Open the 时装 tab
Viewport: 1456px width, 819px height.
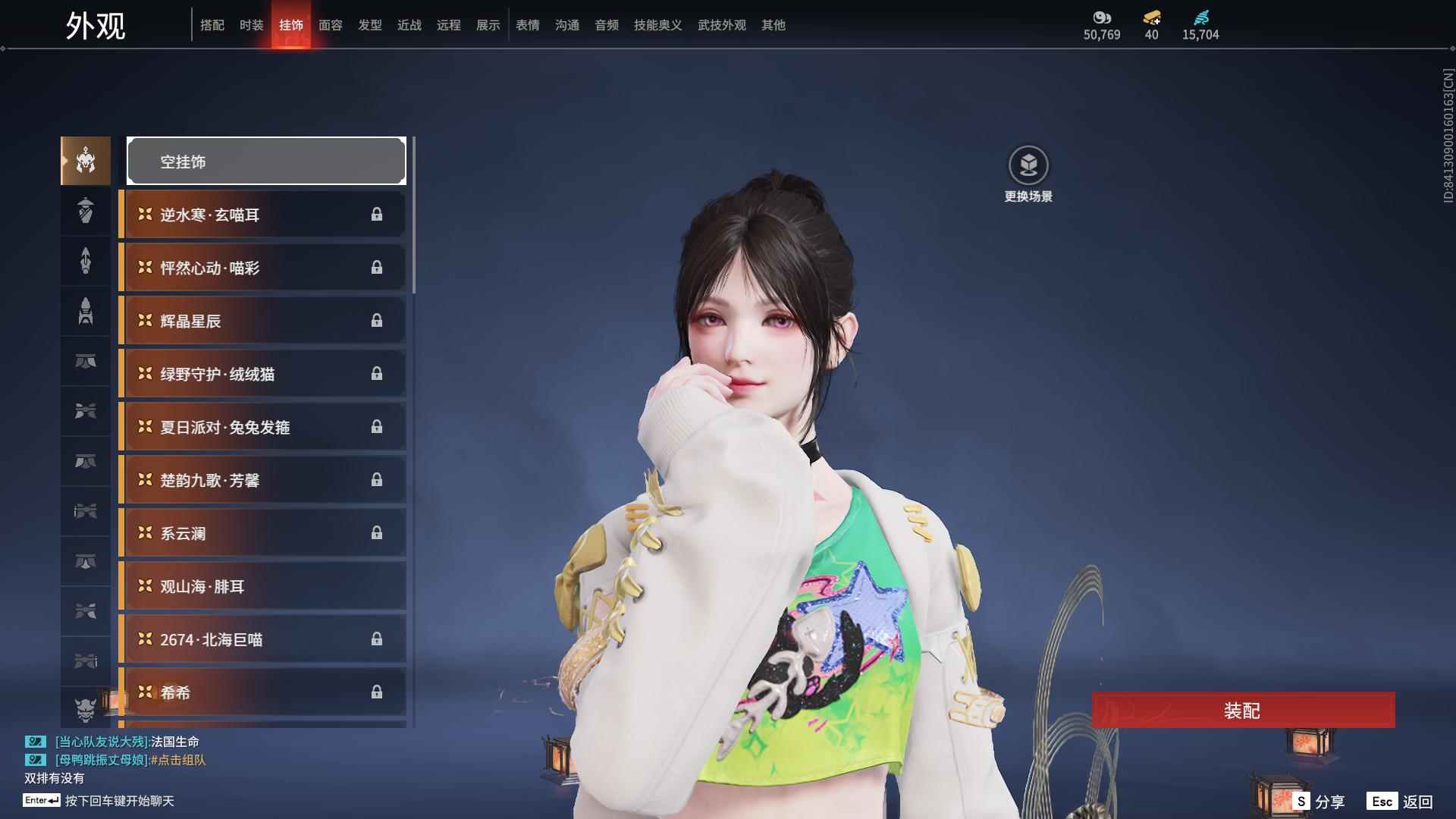[x=252, y=25]
